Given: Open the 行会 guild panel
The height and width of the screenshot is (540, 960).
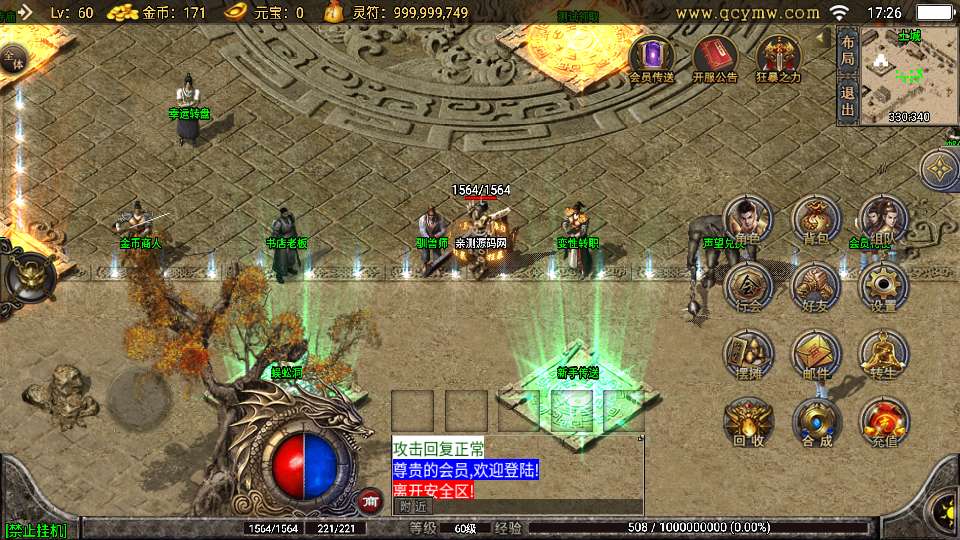Looking at the screenshot, I should (x=748, y=286).
